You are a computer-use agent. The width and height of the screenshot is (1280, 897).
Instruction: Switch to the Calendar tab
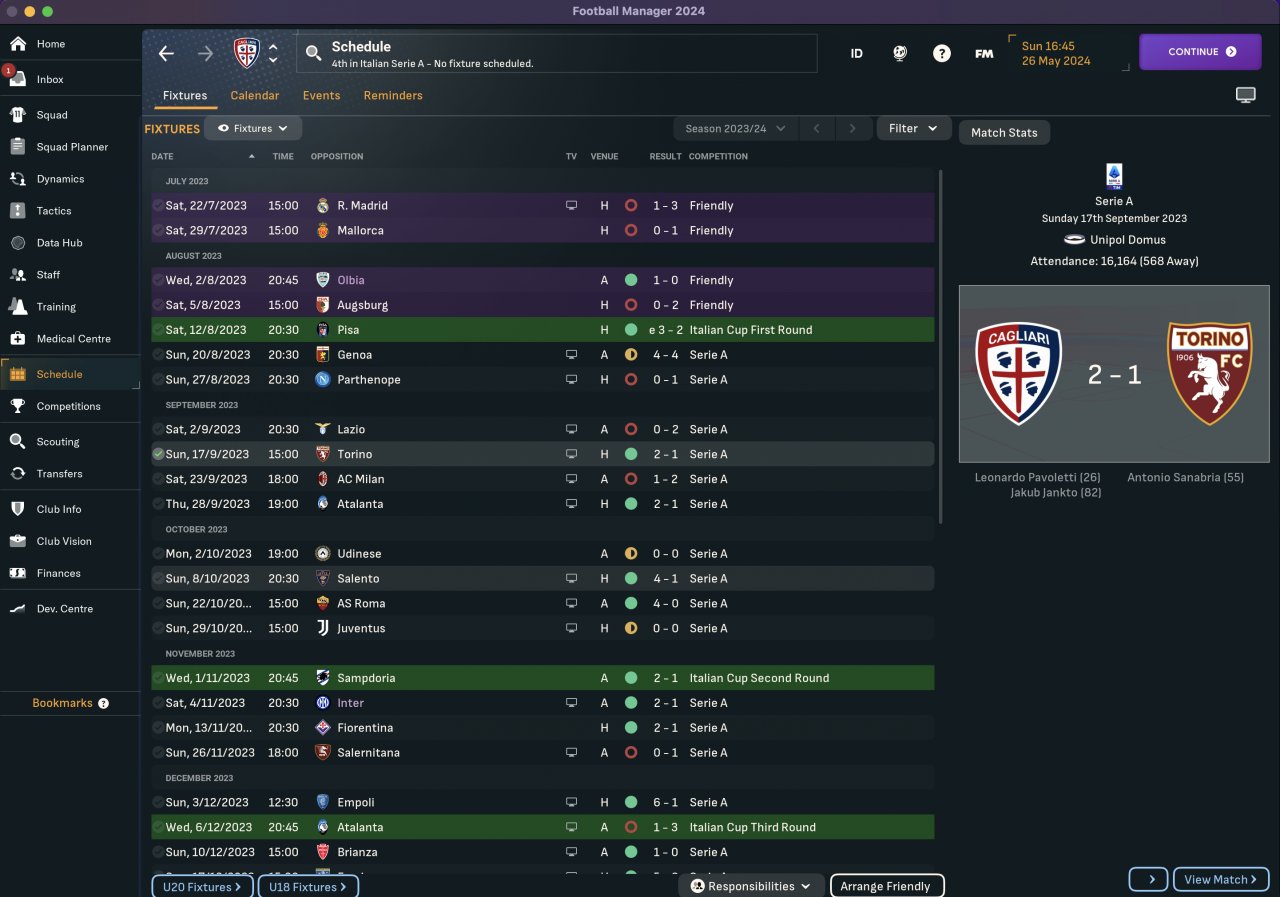(x=254, y=96)
